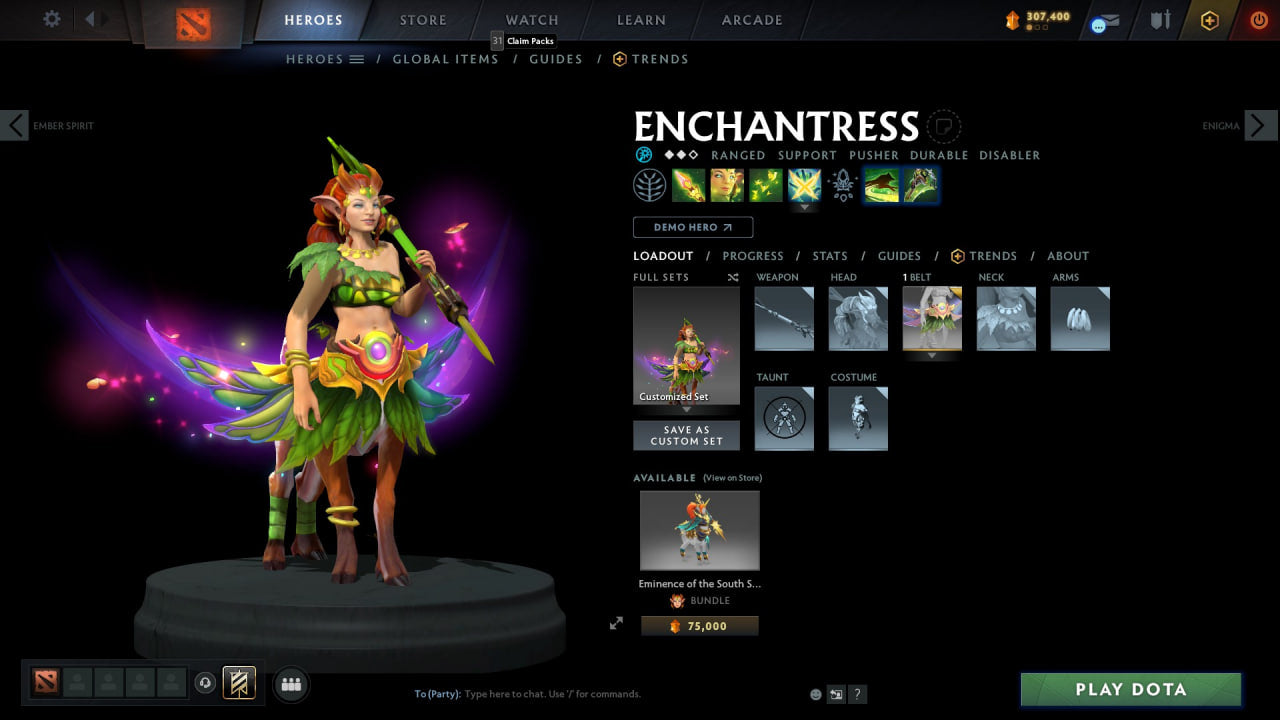This screenshot has width=1280, height=720.
Task: Click the SAVE AS CUSTOM SET button
Action: pyautogui.click(x=687, y=435)
